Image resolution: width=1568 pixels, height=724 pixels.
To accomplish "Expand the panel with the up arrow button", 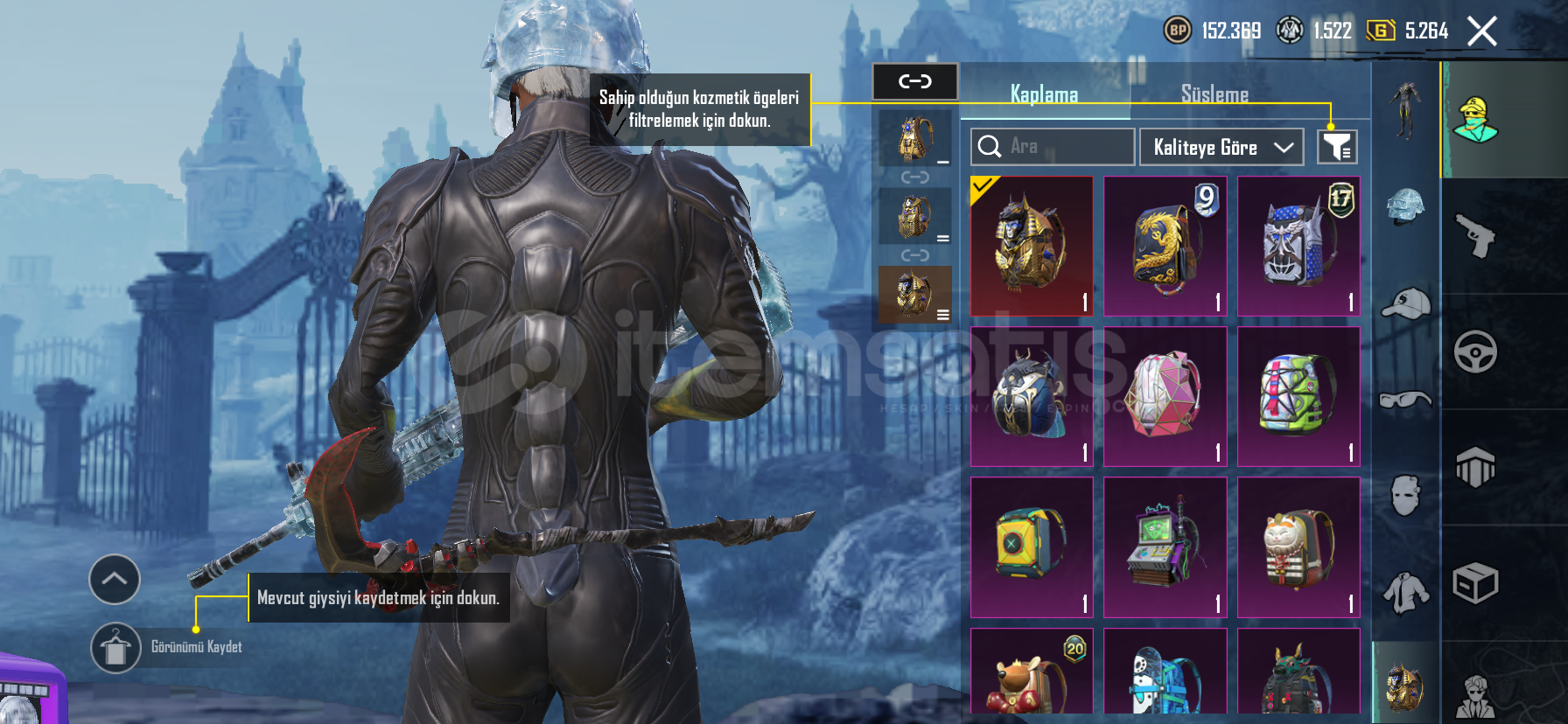I will (x=115, y=579).
